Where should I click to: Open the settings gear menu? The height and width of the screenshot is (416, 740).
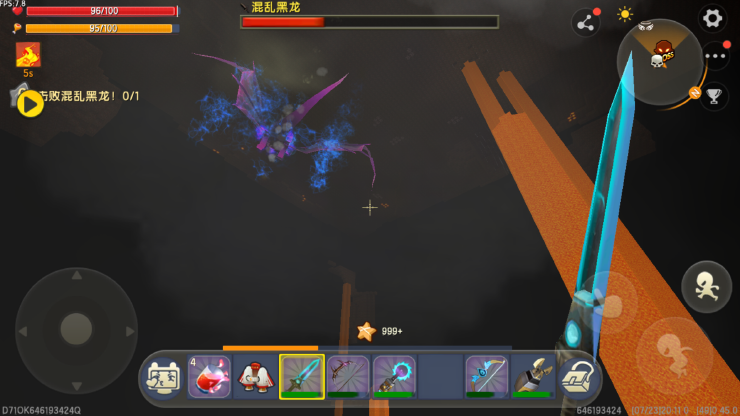point(712,18)
